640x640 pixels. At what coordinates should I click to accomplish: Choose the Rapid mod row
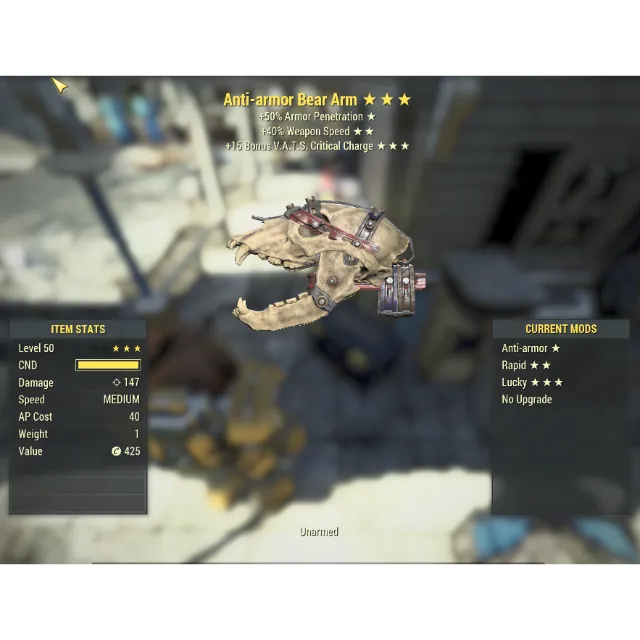click(x=525, y=365)
